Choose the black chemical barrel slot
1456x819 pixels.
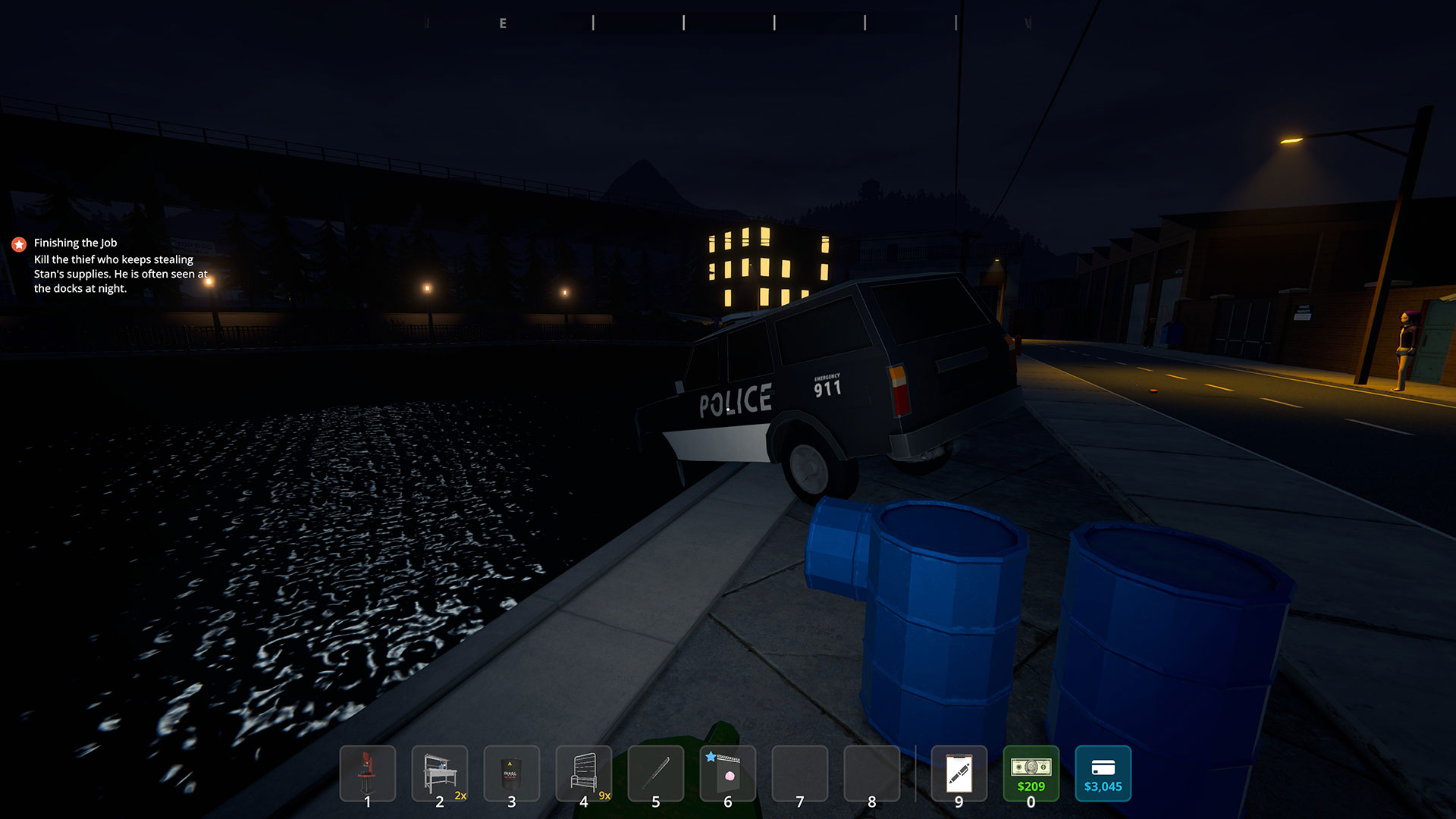pyautogui.click(x=511, y=773)
